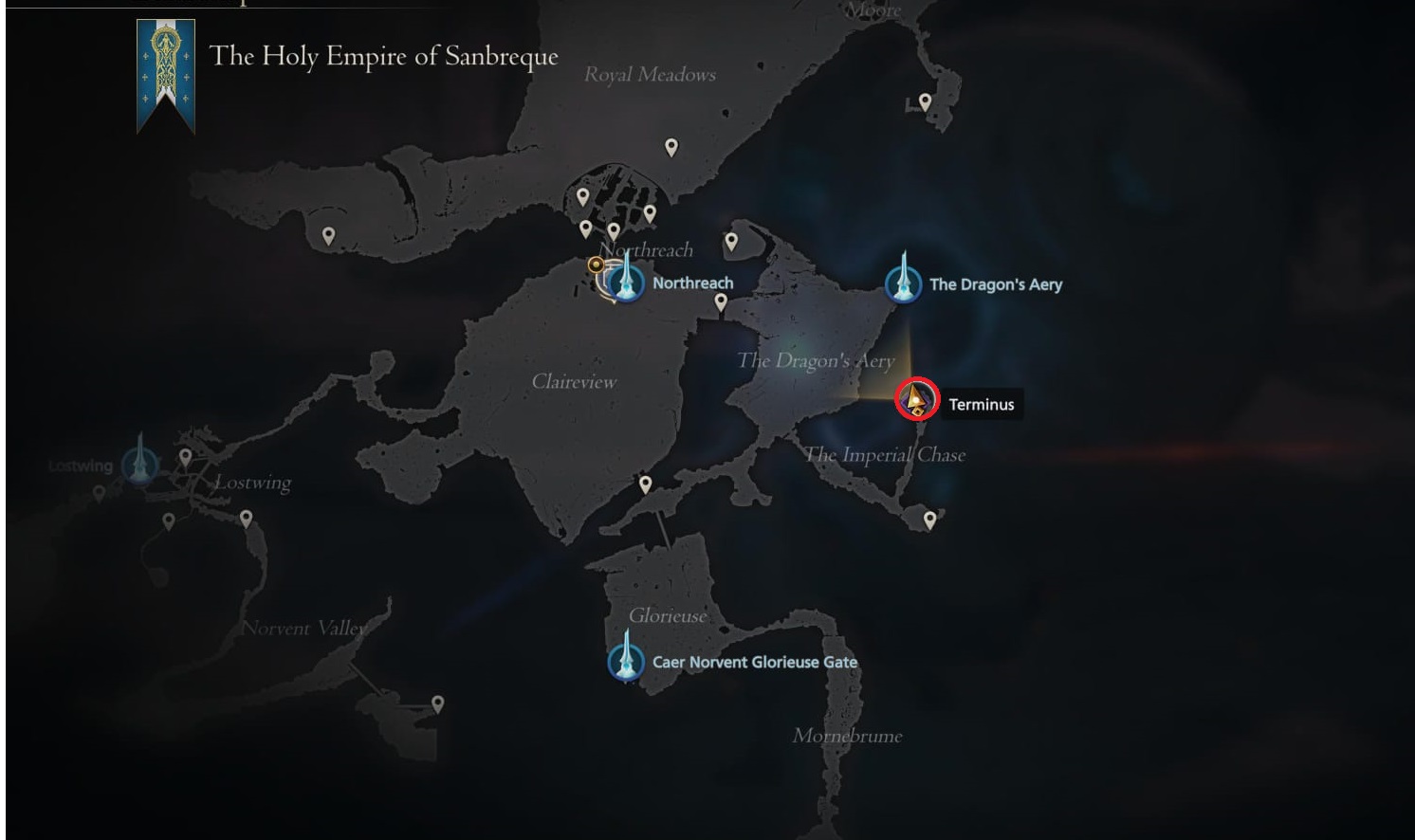Click the pin marker in The Imperial Chase
The width and height of the screenshot is (1415, 840).
930,520
